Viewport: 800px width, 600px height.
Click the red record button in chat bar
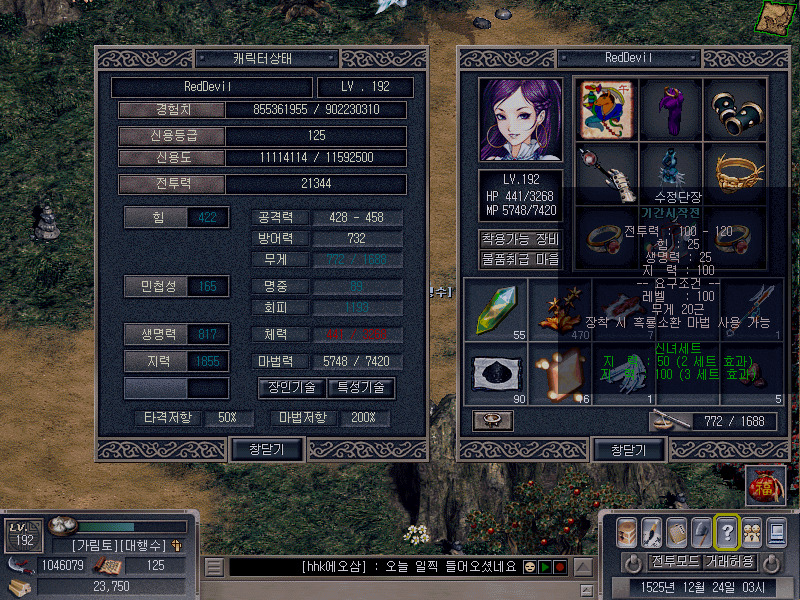(x=561, y=567)
